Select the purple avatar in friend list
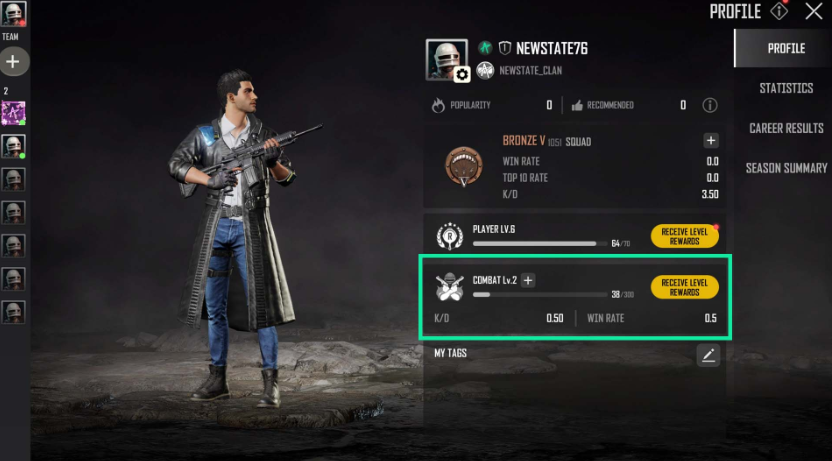This screenshot has width=832, height=461. click(13, 113)
